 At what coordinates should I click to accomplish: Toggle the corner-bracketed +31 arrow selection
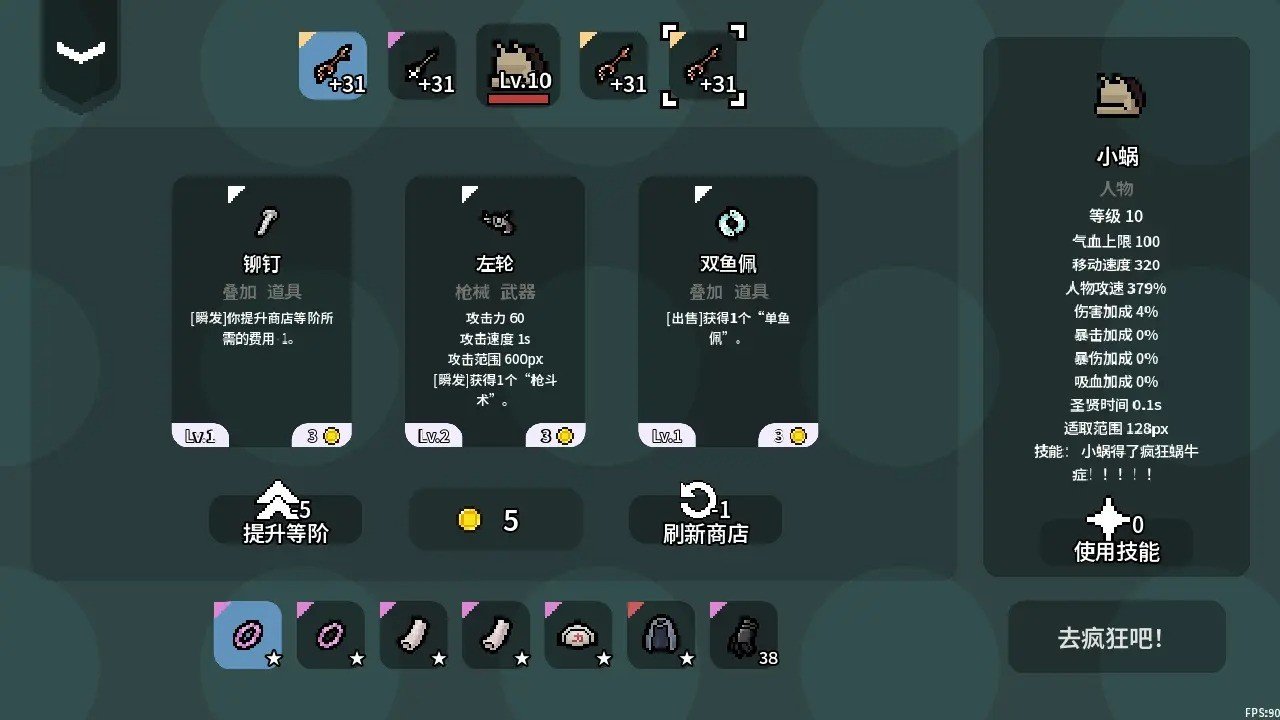tap(706, 65)
